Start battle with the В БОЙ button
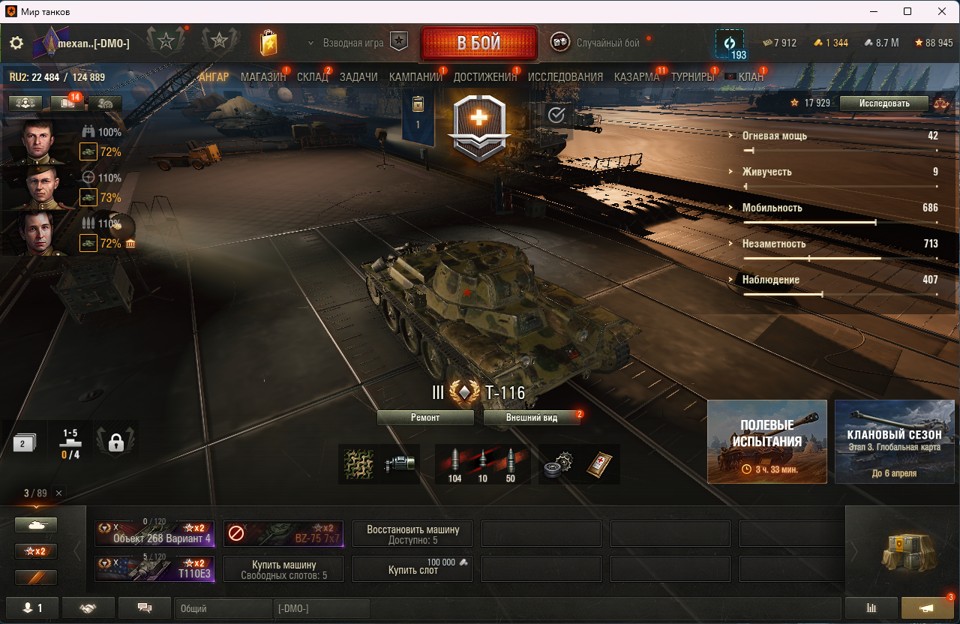Image resolution: width=960 pixels, height=624 pixels. (476, 43)
